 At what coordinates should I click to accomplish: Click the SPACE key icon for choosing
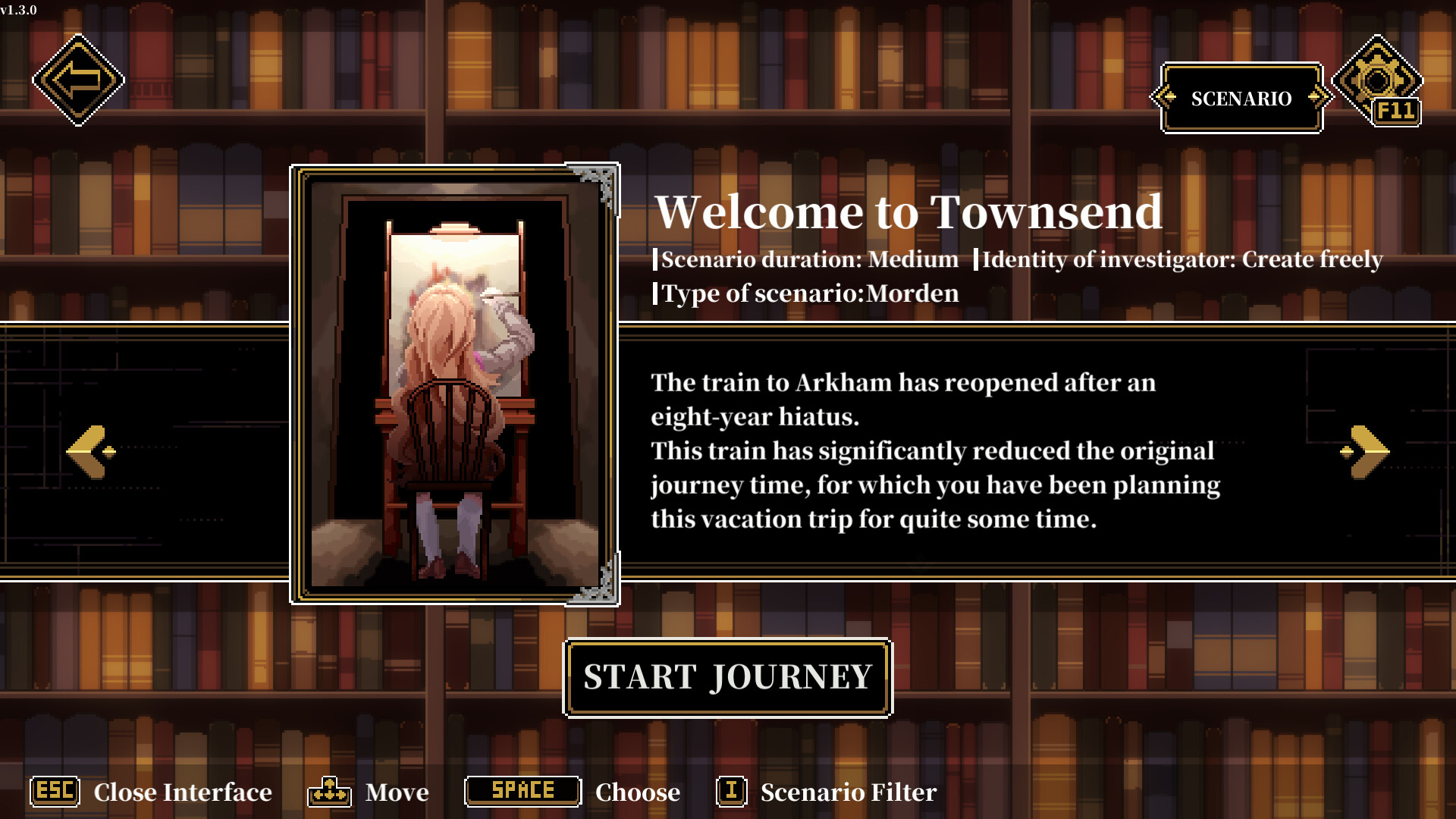coord(522,792)
